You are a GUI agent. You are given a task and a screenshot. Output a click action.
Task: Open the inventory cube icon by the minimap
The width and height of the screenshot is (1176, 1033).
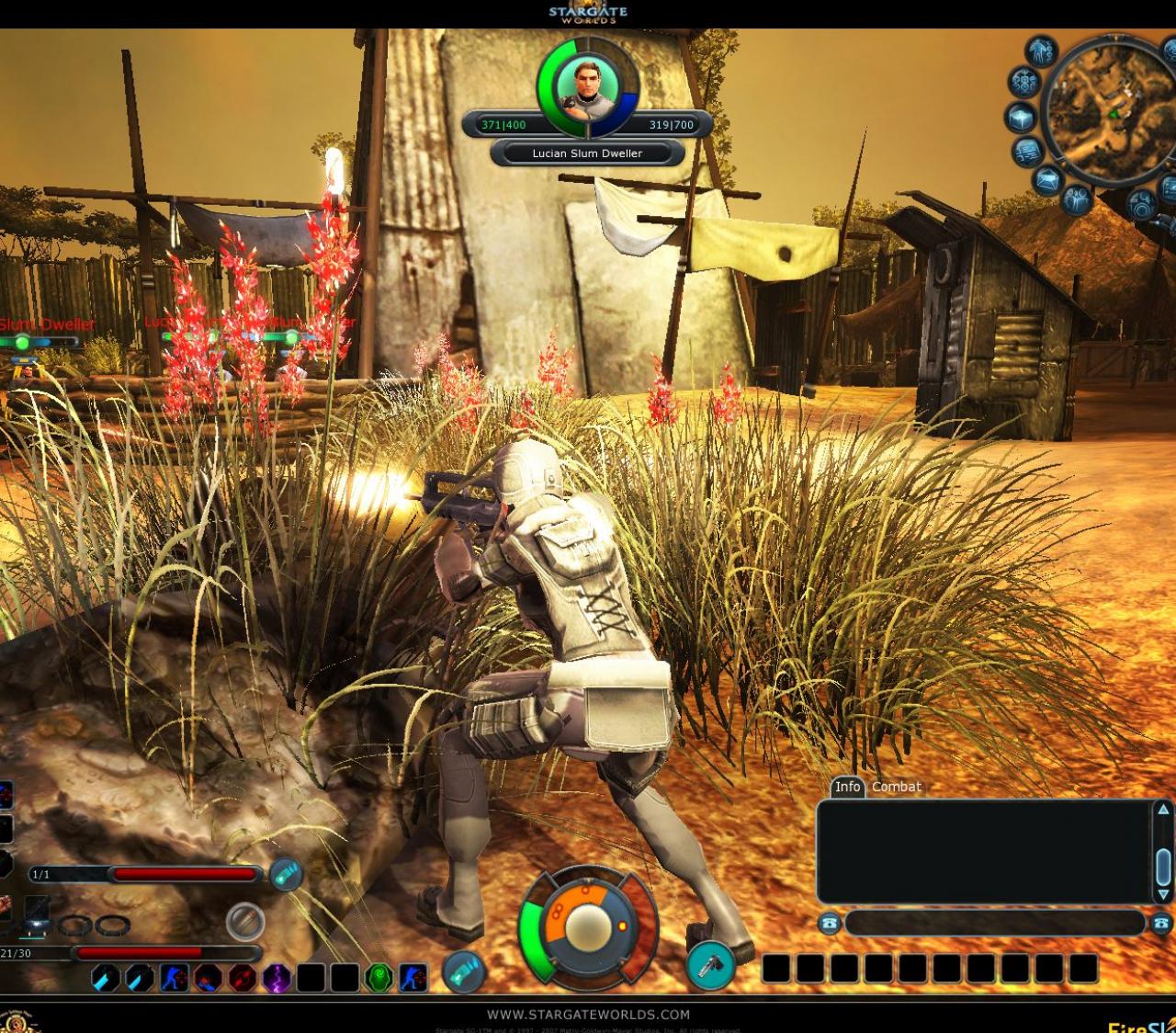pos(1021,118)
